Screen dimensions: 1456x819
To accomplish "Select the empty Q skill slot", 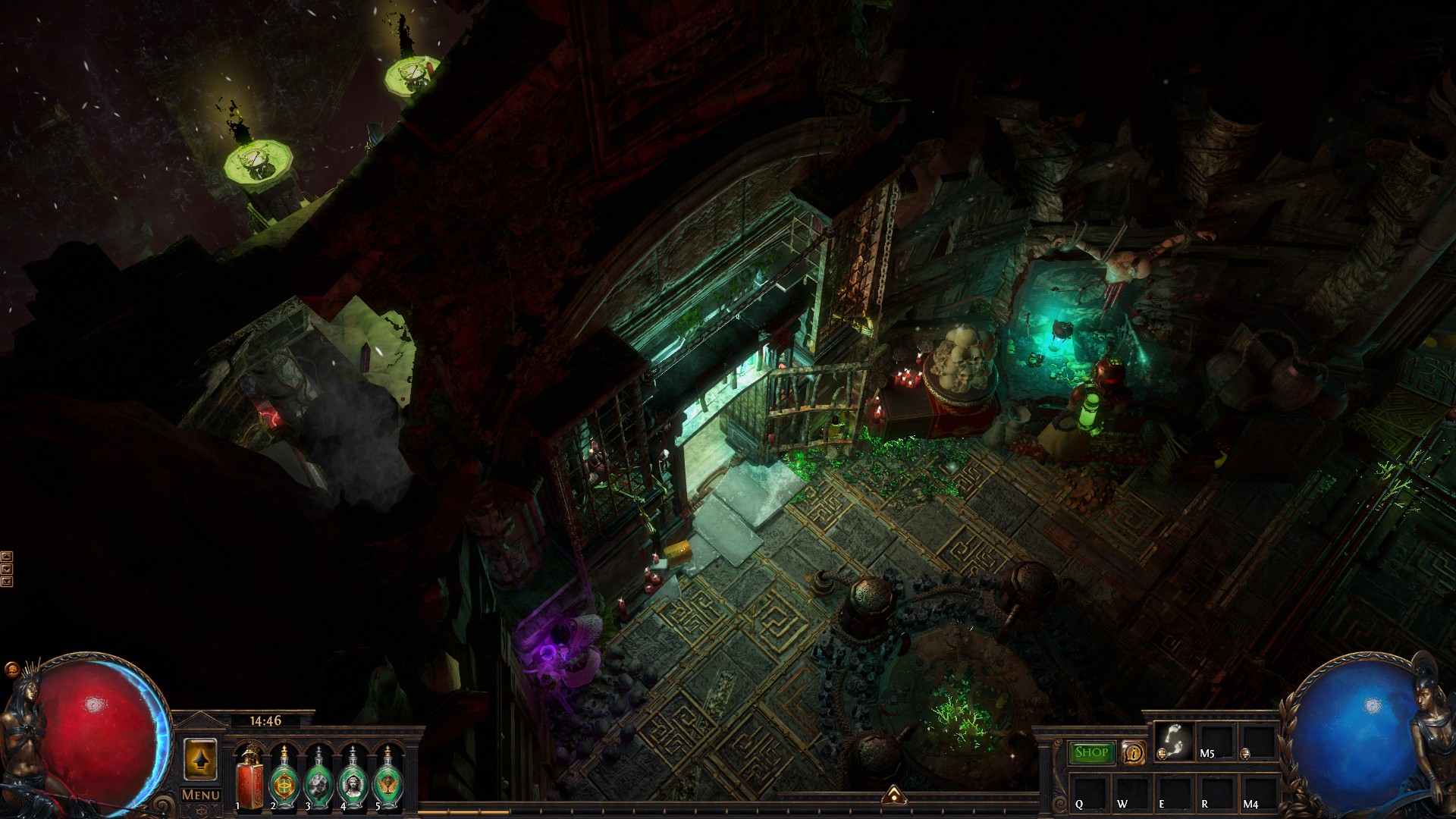I will click(1089, 792).
